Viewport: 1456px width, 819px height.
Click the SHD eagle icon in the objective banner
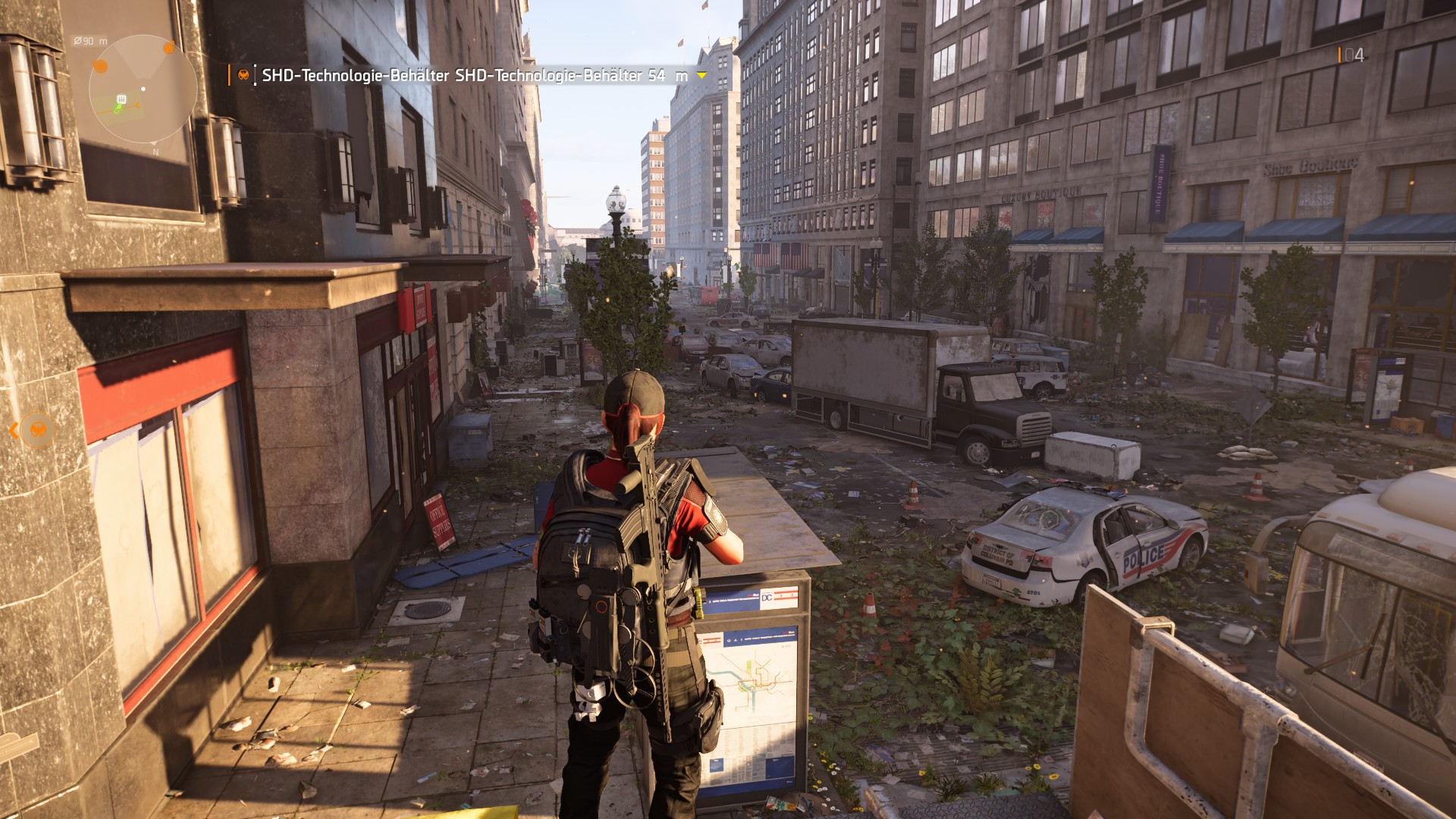(244, 74)
